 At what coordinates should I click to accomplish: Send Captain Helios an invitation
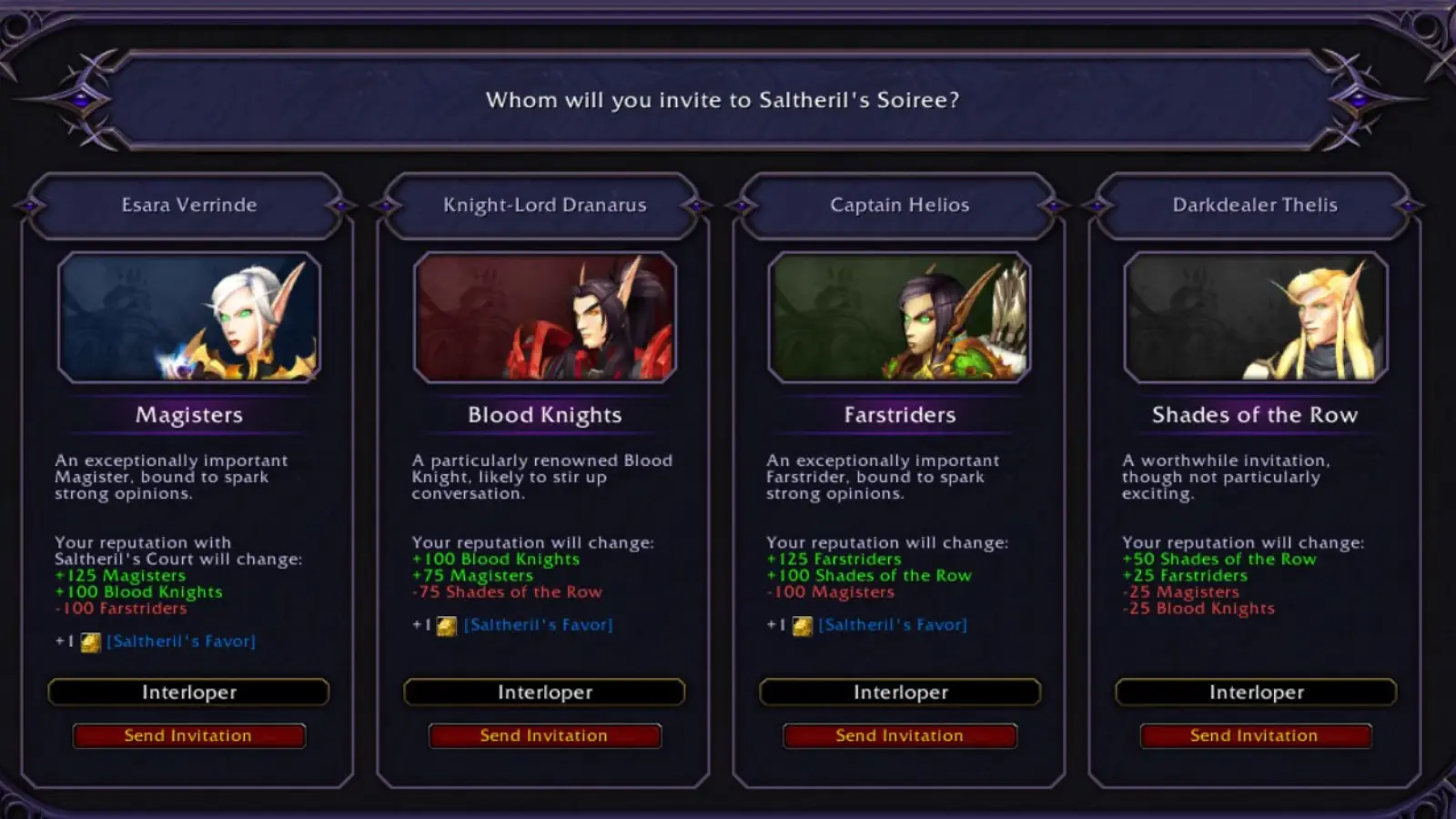(899, 735)
